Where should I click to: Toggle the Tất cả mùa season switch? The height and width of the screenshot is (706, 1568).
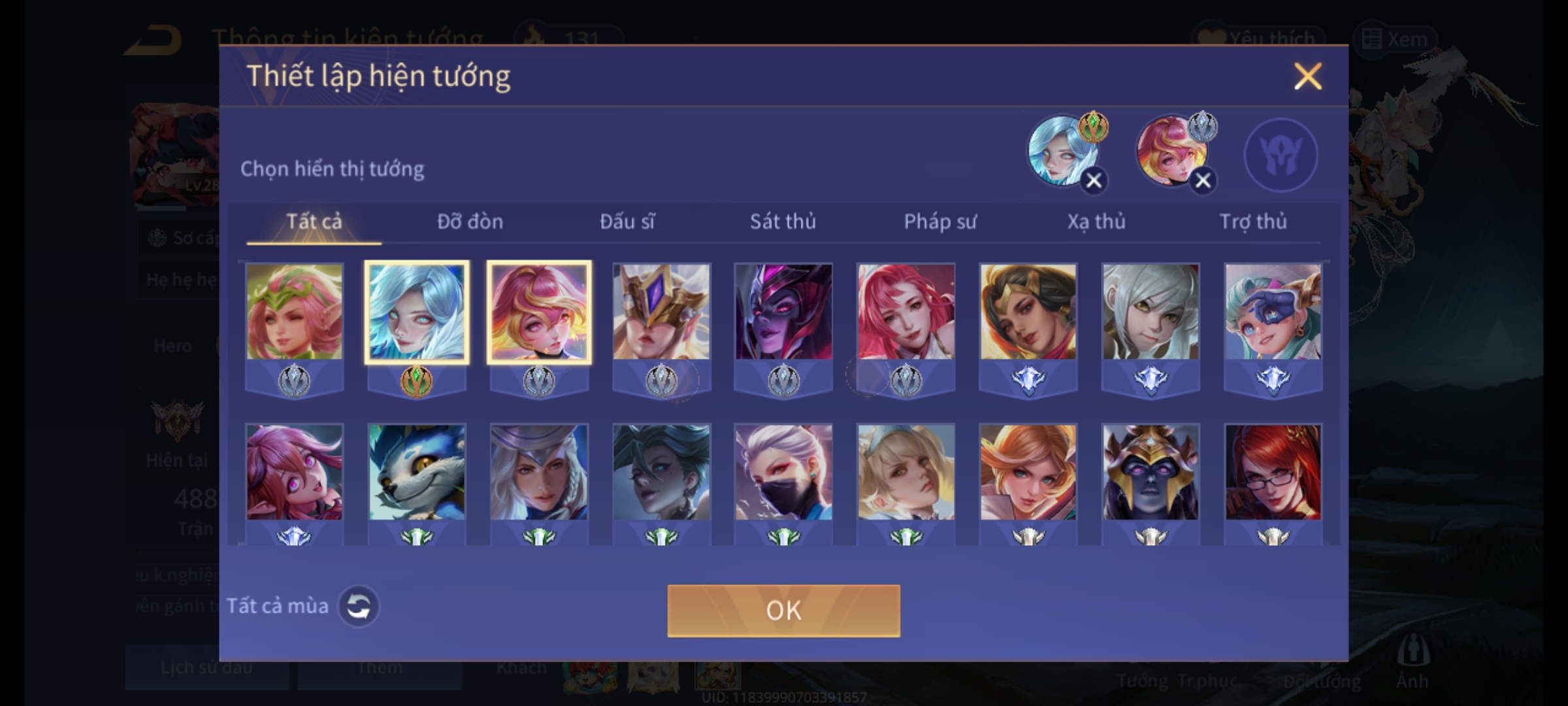pos(358,607)
